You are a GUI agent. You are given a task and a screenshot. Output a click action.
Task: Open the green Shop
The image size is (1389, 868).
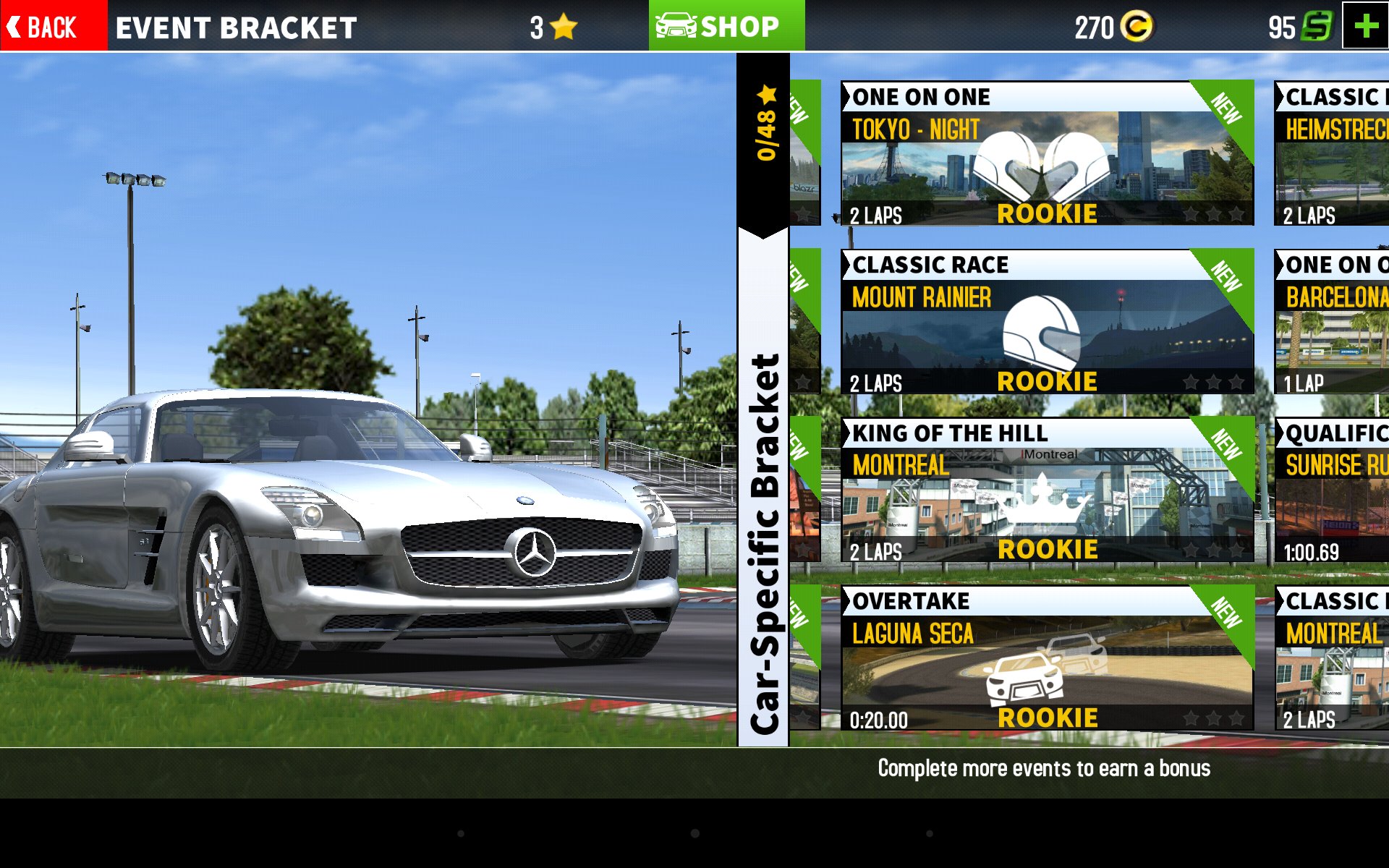pyautogui.click(x=726, y=26)
